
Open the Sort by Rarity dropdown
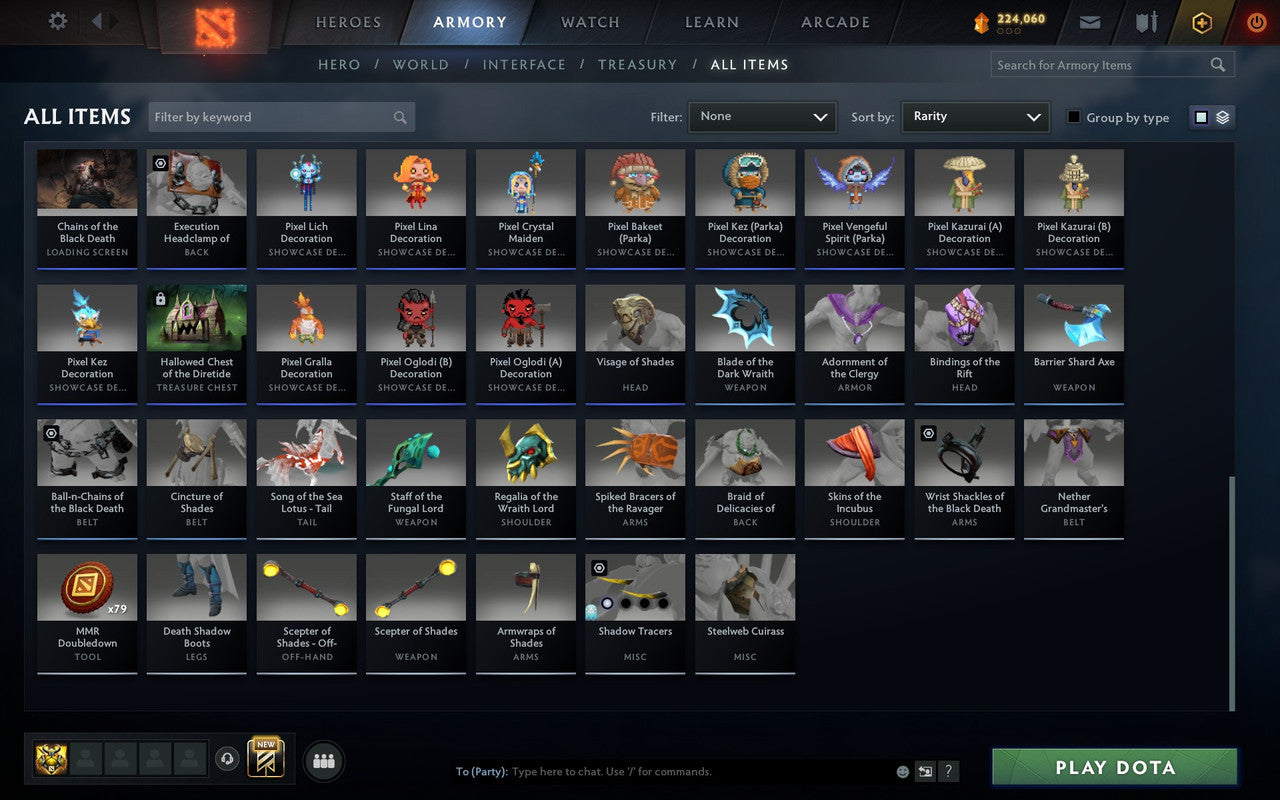point(975,117)
